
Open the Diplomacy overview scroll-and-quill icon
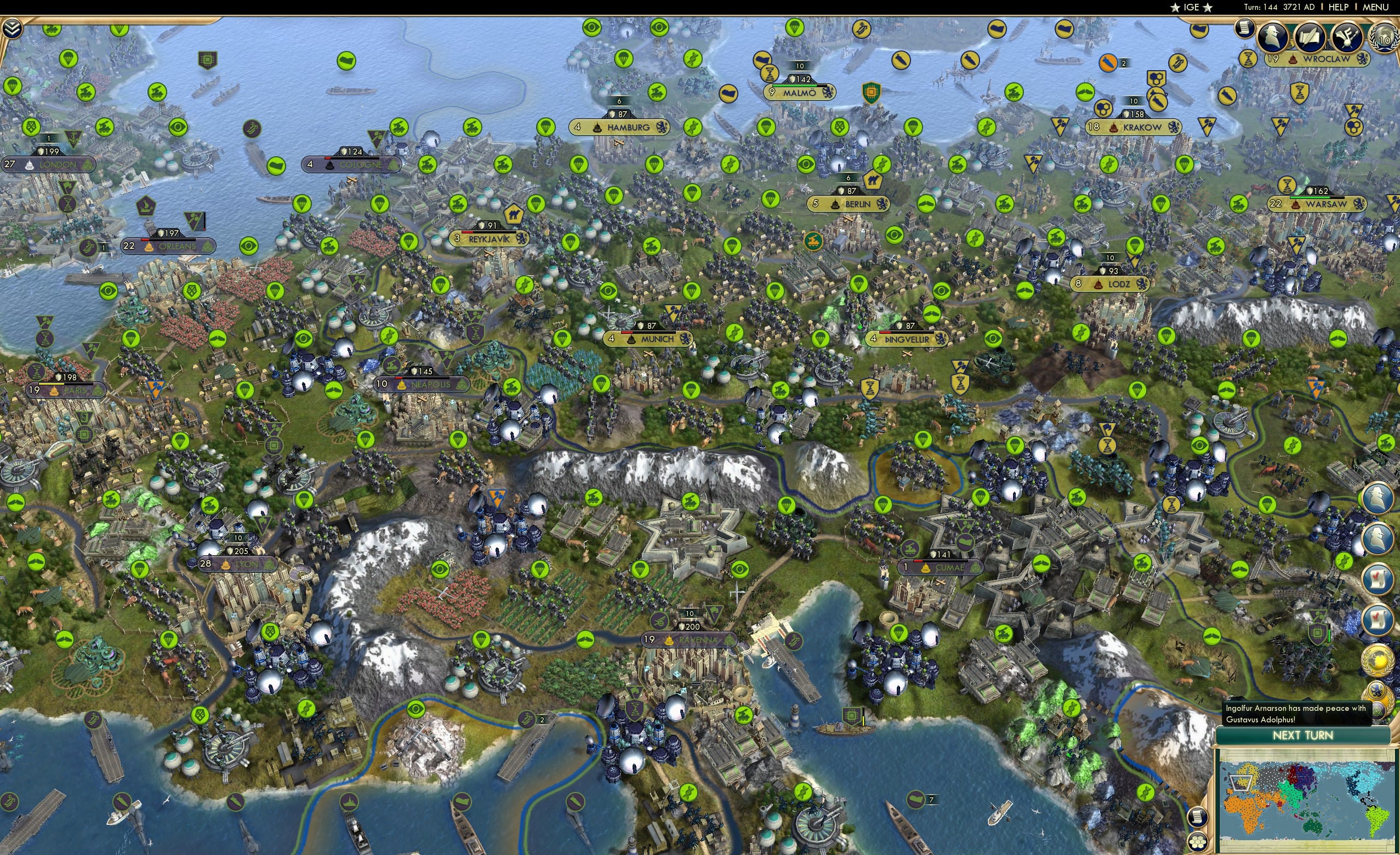click(x=1311, y=36)
